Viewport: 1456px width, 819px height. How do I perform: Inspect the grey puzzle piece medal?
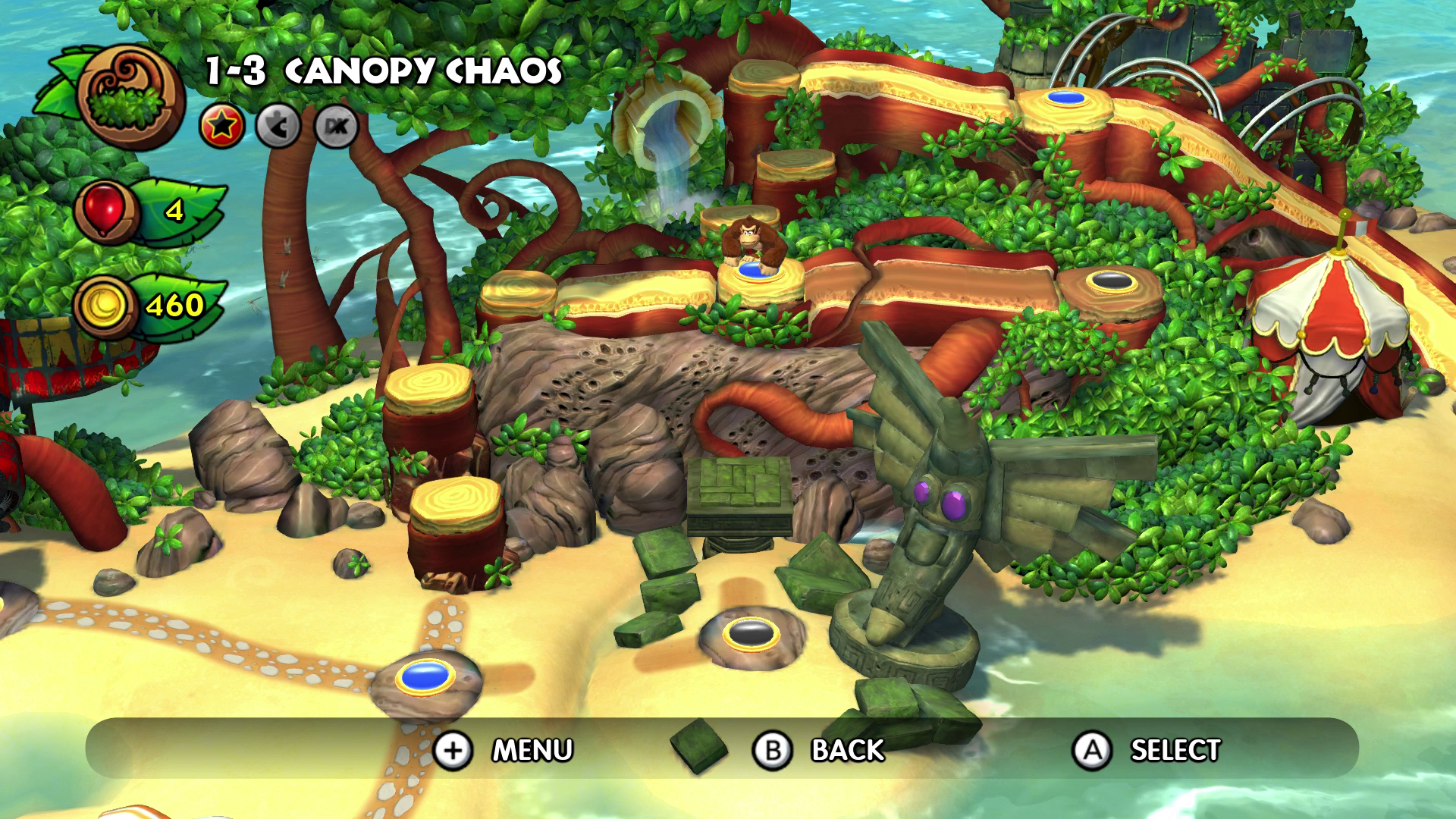[x=278, y=127]
